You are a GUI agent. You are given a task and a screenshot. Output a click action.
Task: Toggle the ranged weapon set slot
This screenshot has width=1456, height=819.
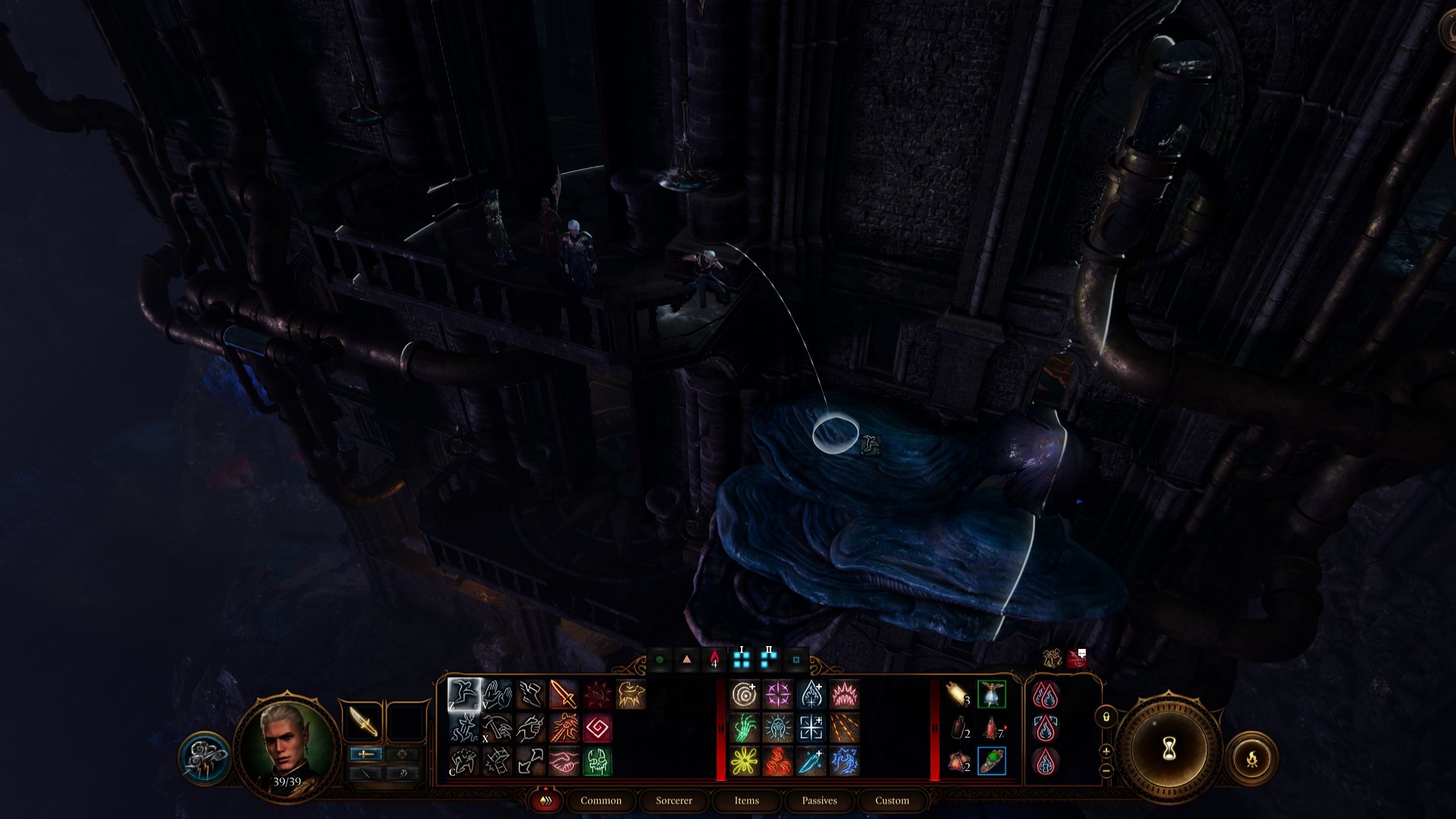tap(402, 754)
